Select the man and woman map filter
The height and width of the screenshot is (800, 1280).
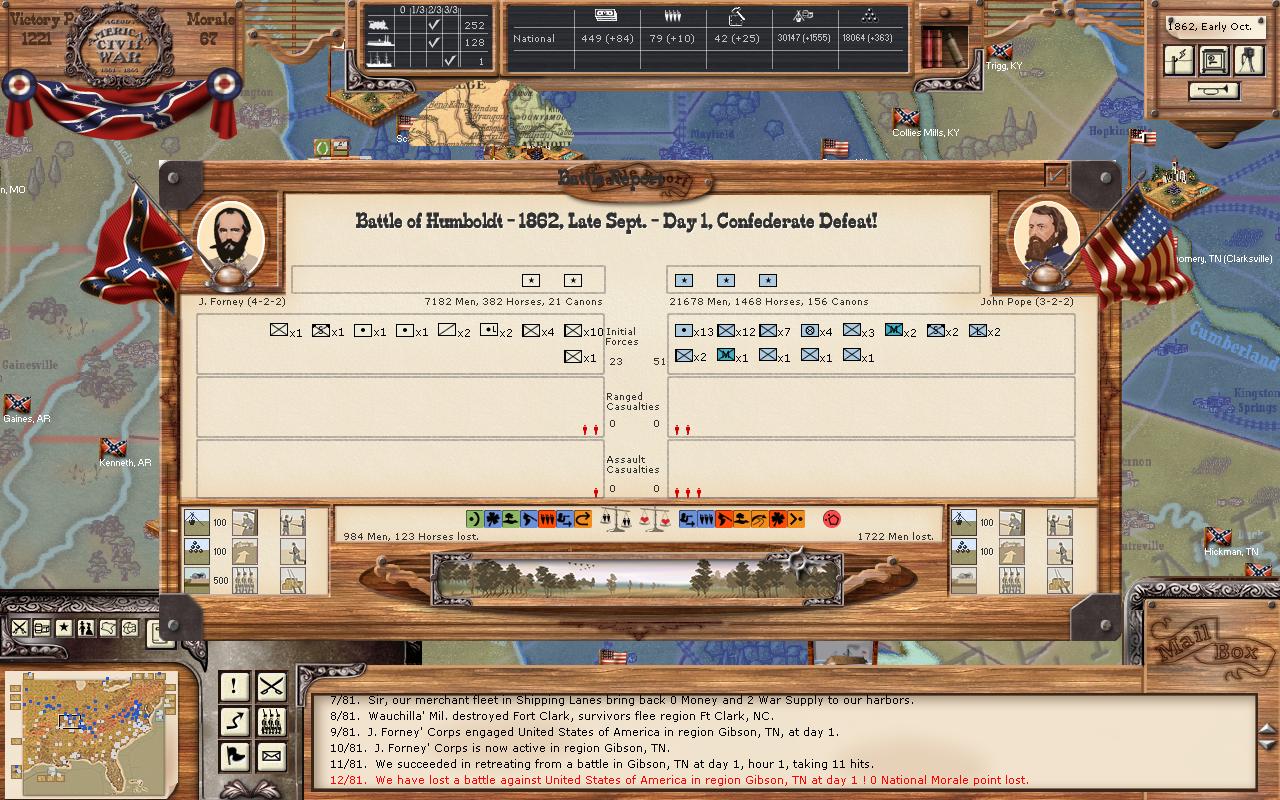86,628
